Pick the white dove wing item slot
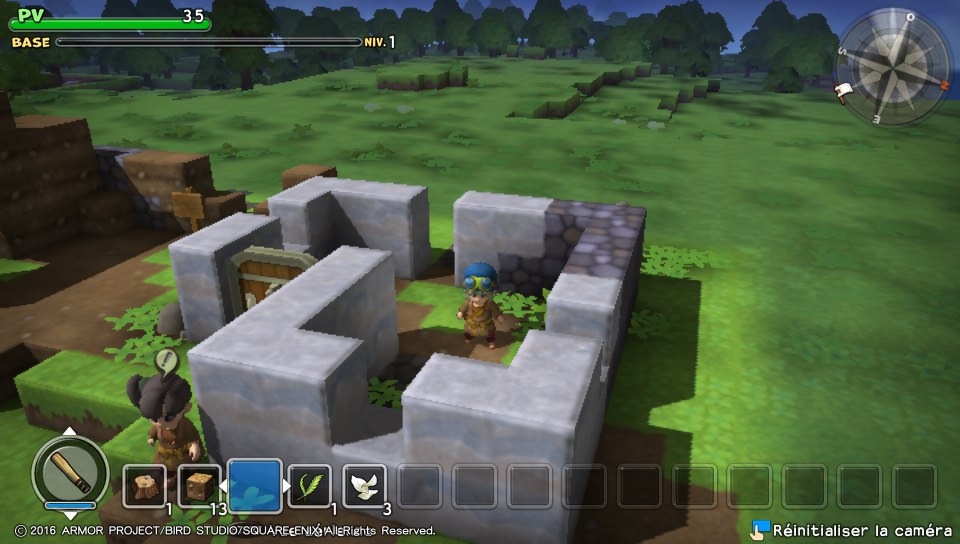 364,486
